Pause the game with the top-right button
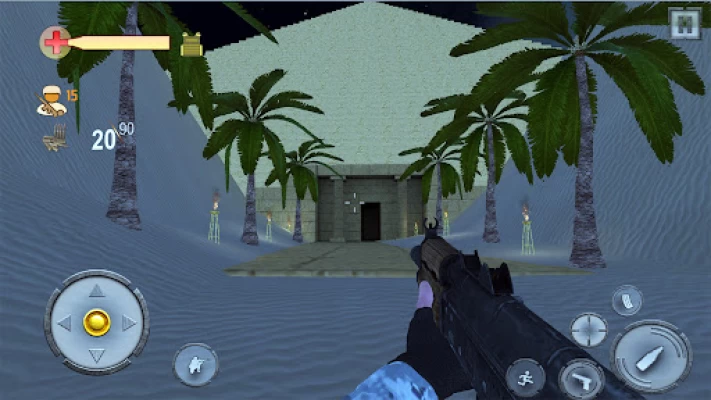Image resolution: width=711 pixels, height=400 pixels. point(684,23)
